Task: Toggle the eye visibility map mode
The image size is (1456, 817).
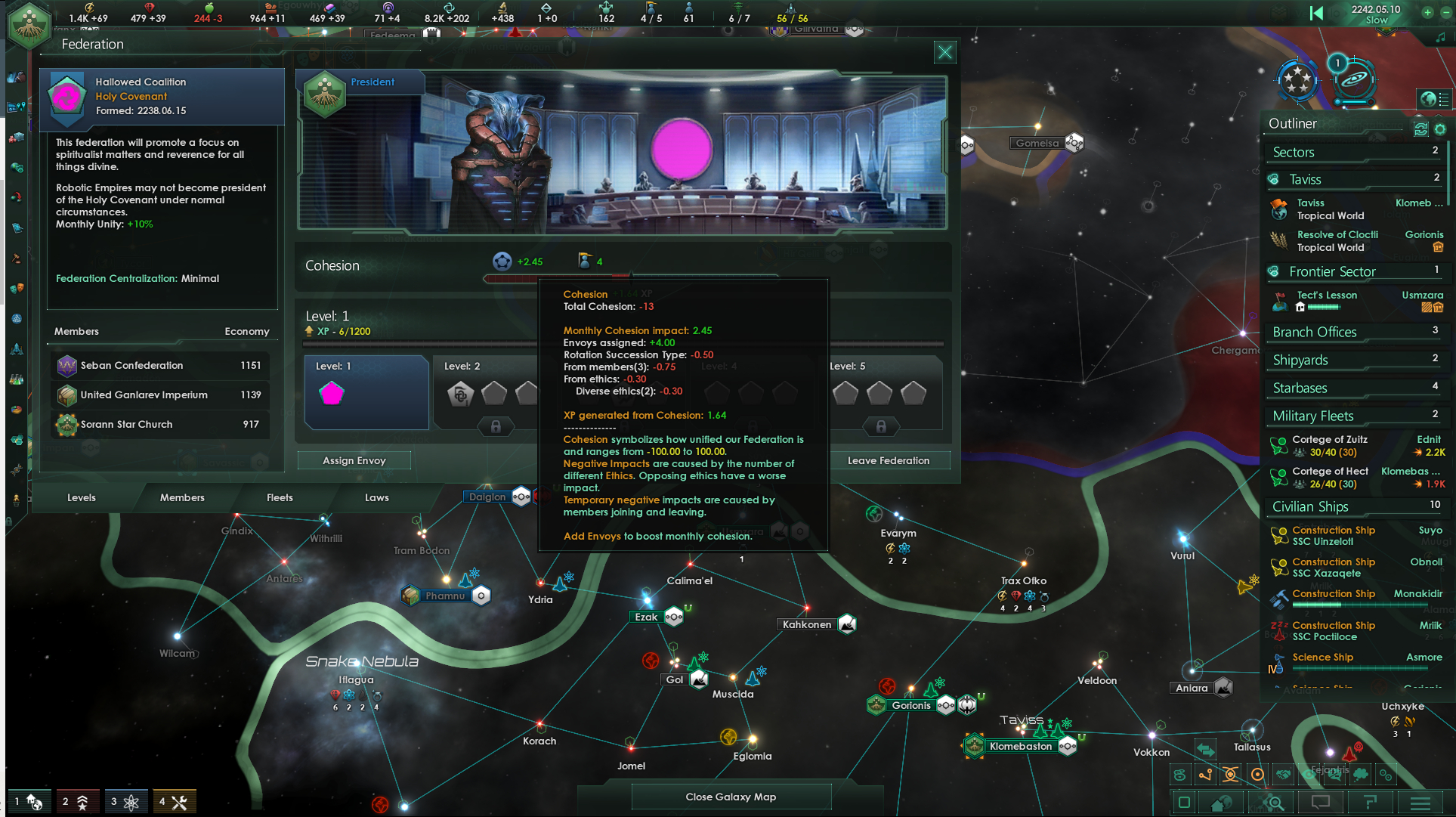Action: pos(1309,775)
